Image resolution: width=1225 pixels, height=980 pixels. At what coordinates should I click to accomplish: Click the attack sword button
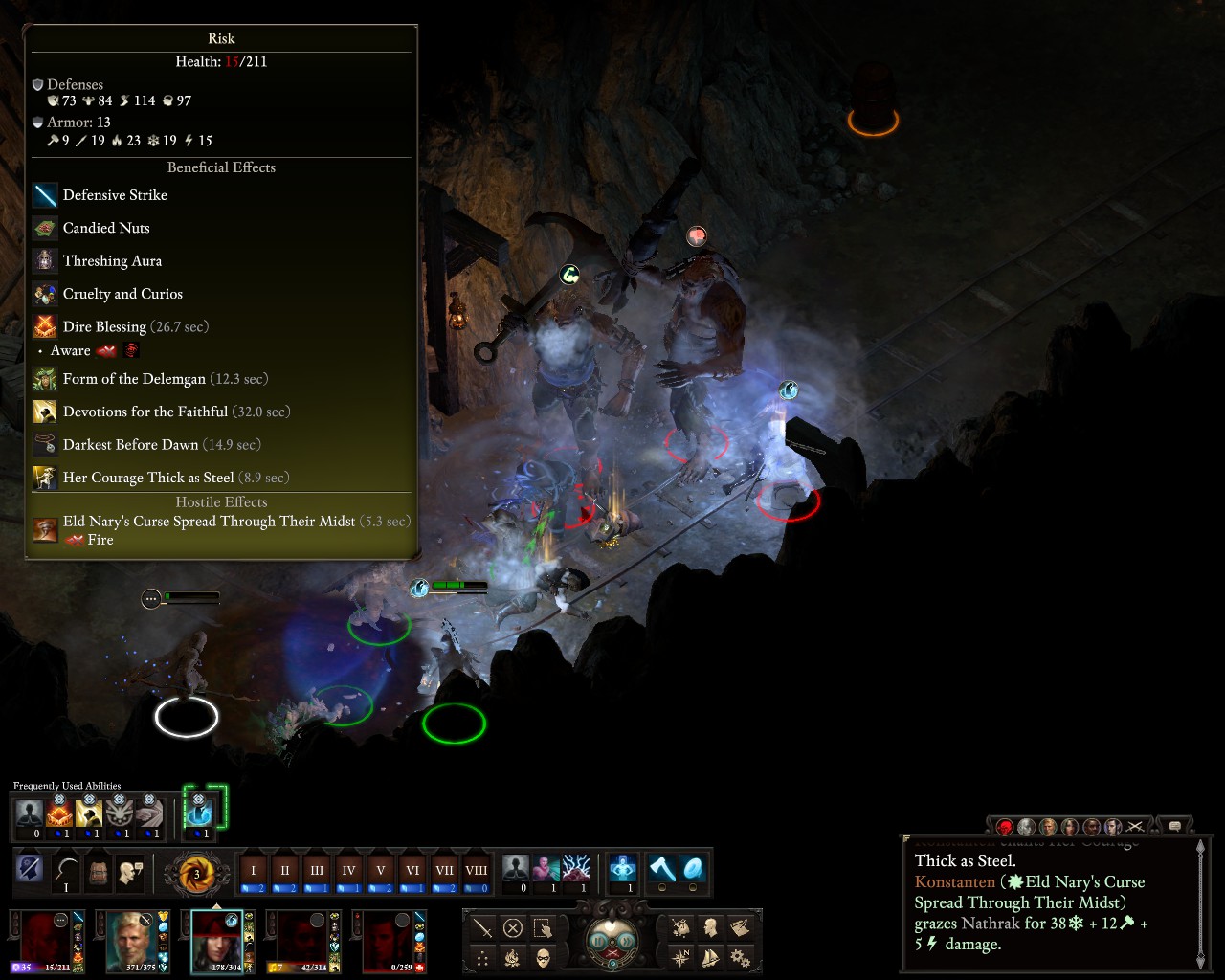[482, 927]
